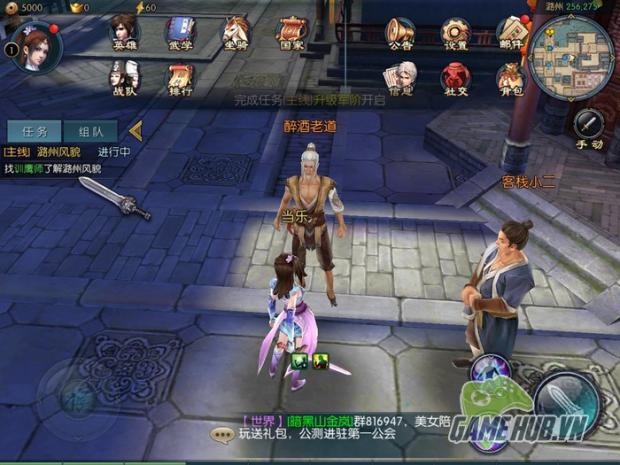Switch to the 任务 (Quest) tab

tap(34, 131)
